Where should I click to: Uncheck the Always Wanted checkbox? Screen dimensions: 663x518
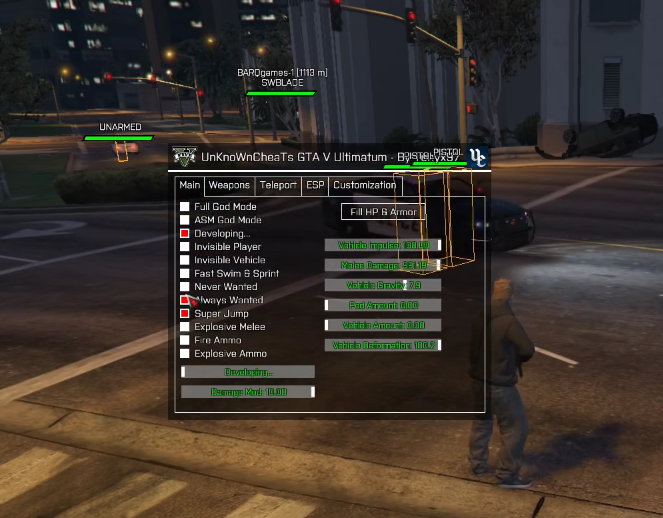tap(185, 300)
